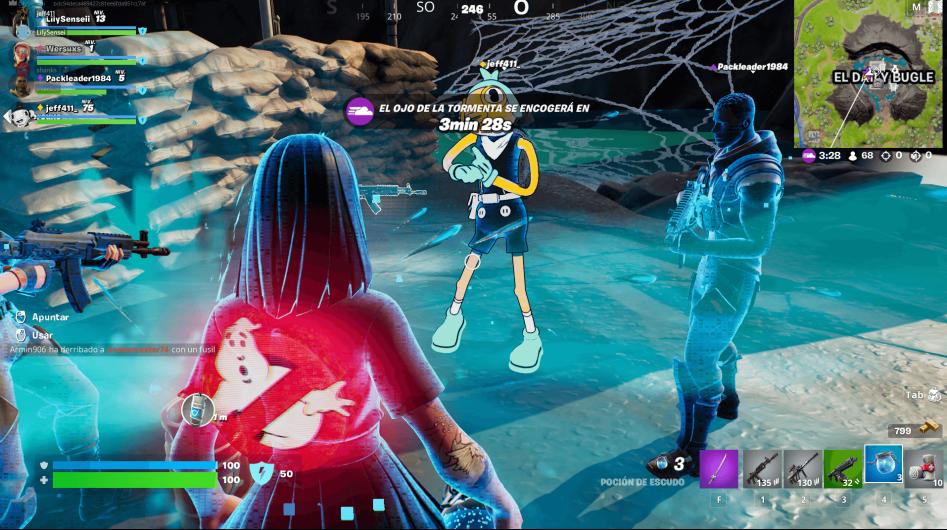Select the shield potion slot in the hotbar
Screen dimensions: 947x530
(x=883, y=465)
